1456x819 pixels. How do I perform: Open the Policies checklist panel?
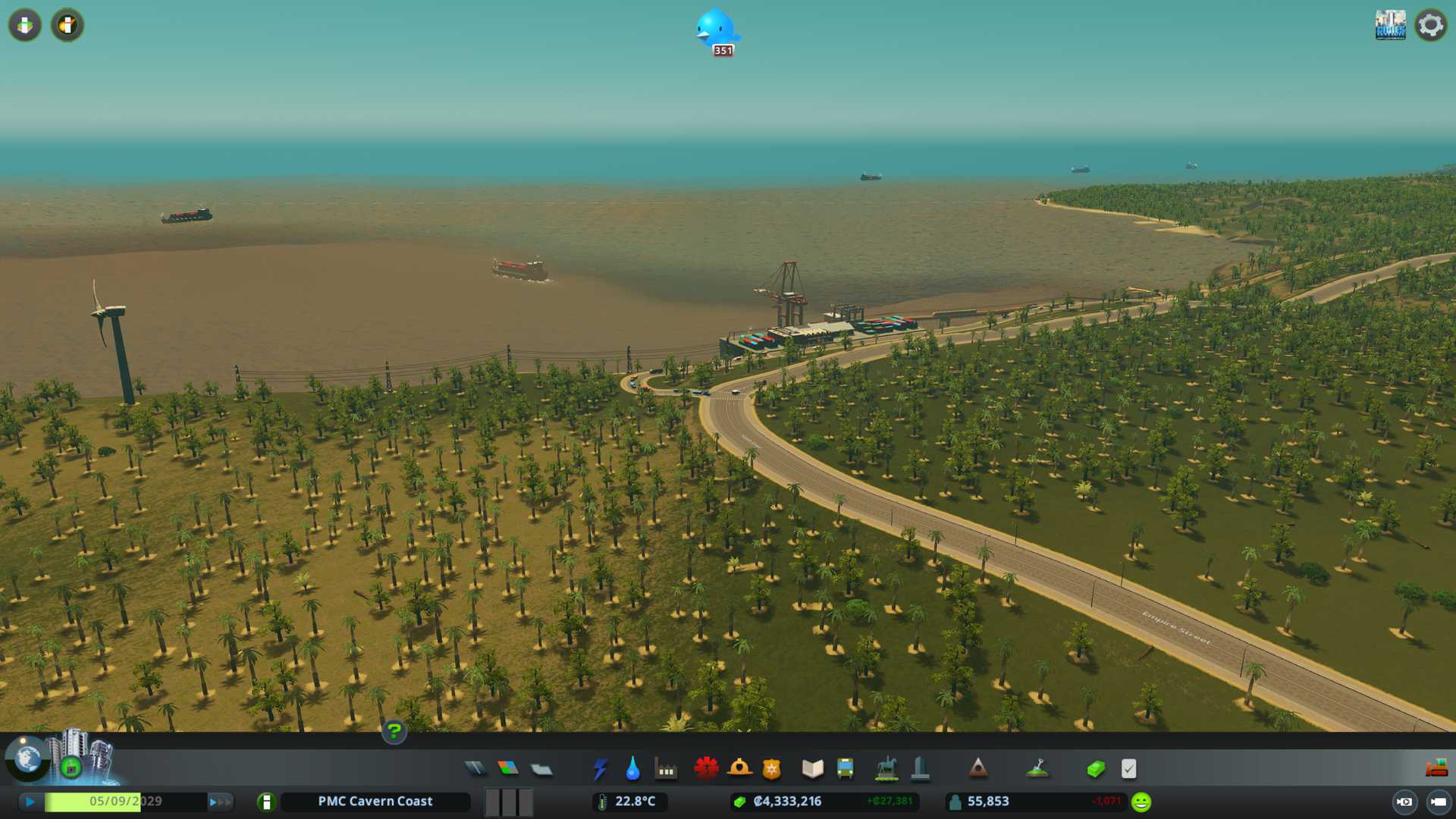(1128, 769)
